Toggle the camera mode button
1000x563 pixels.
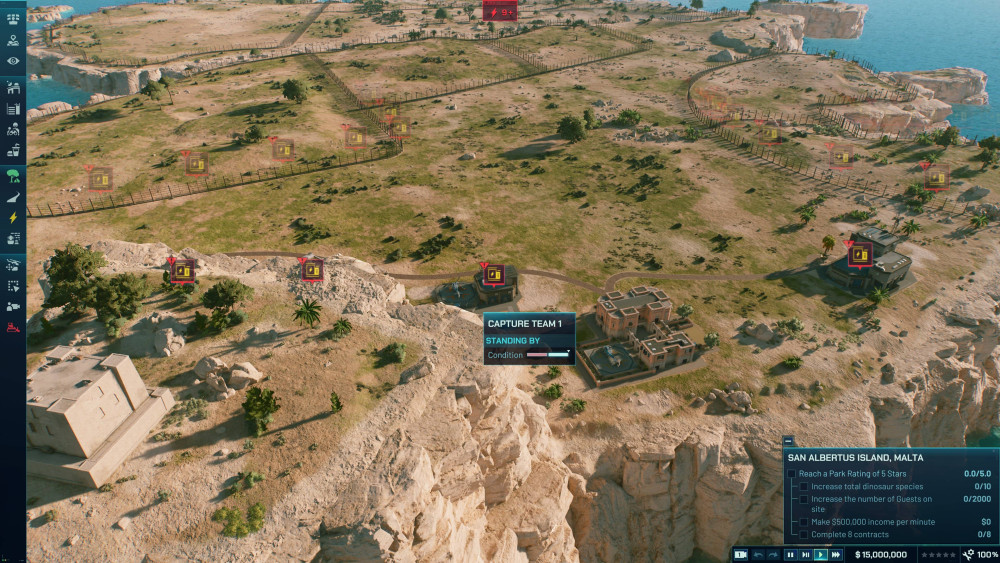pyautogui.click(x=740, y=554)
